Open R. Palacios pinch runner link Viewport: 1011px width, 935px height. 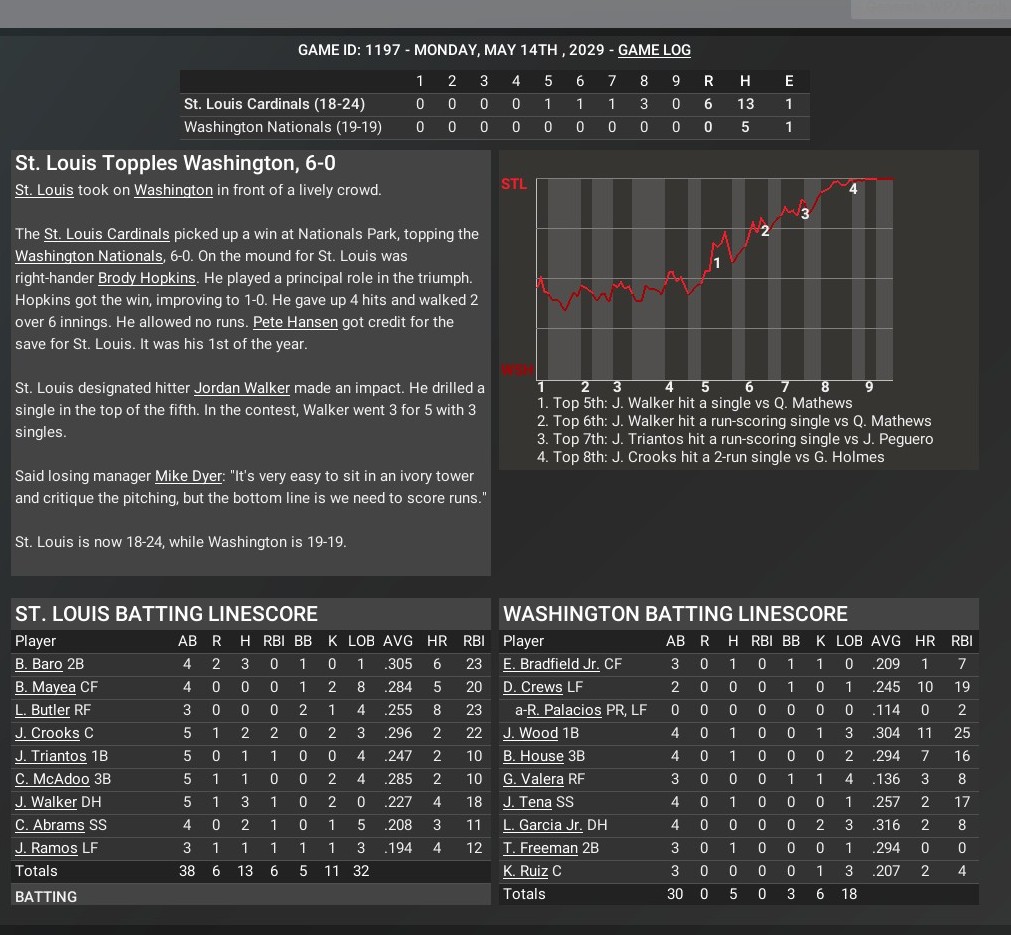click(x=565, y=710)
